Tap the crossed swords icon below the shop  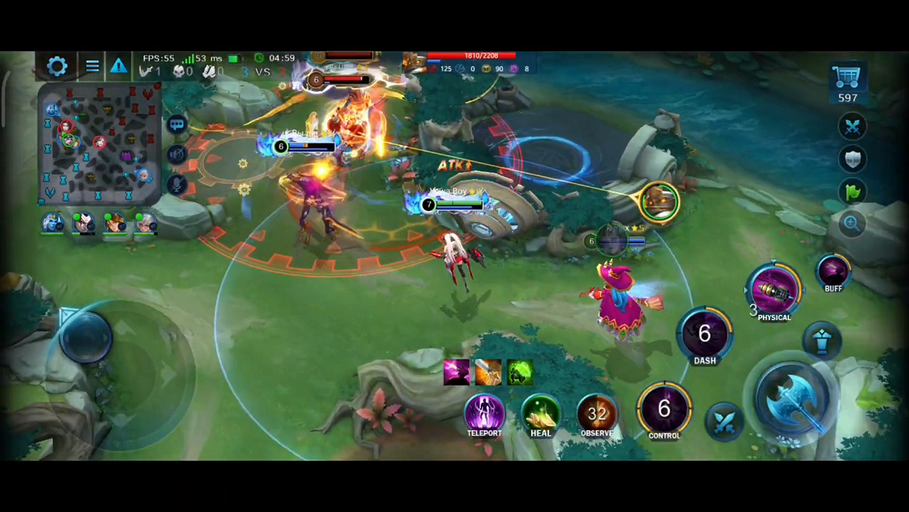click(852, 126)
